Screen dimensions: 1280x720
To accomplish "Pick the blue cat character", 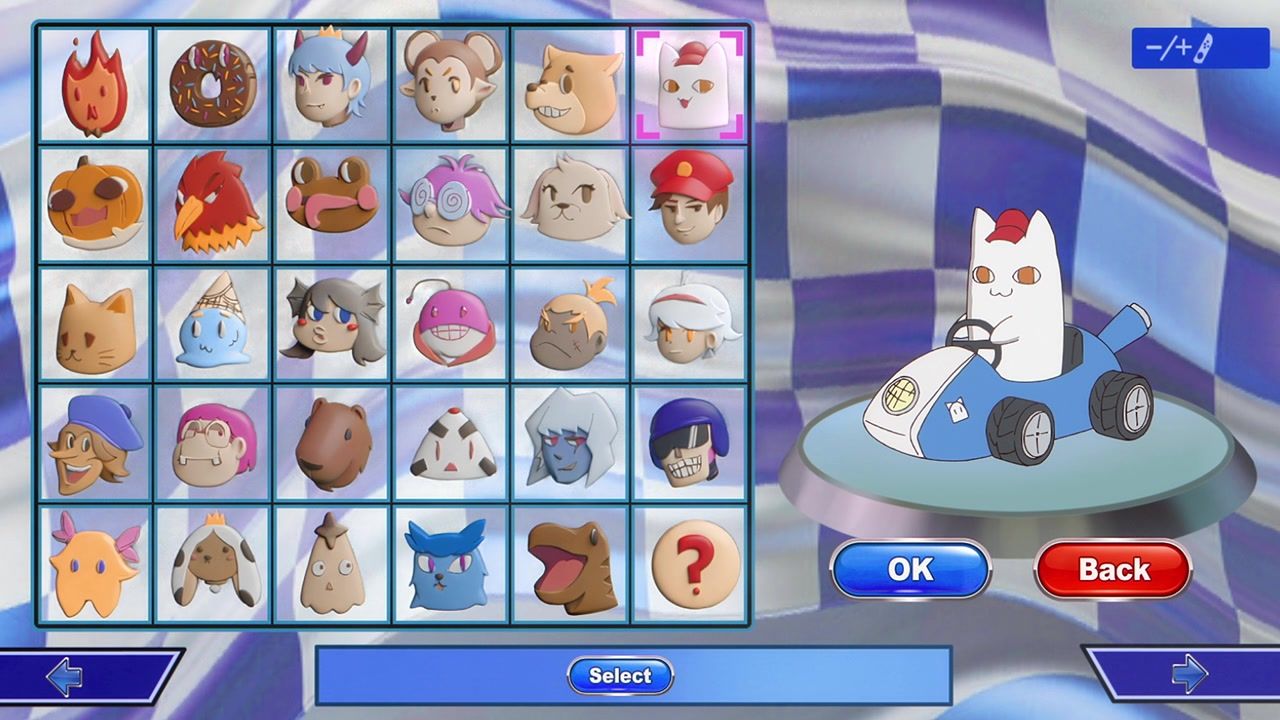I will (451, 564).
